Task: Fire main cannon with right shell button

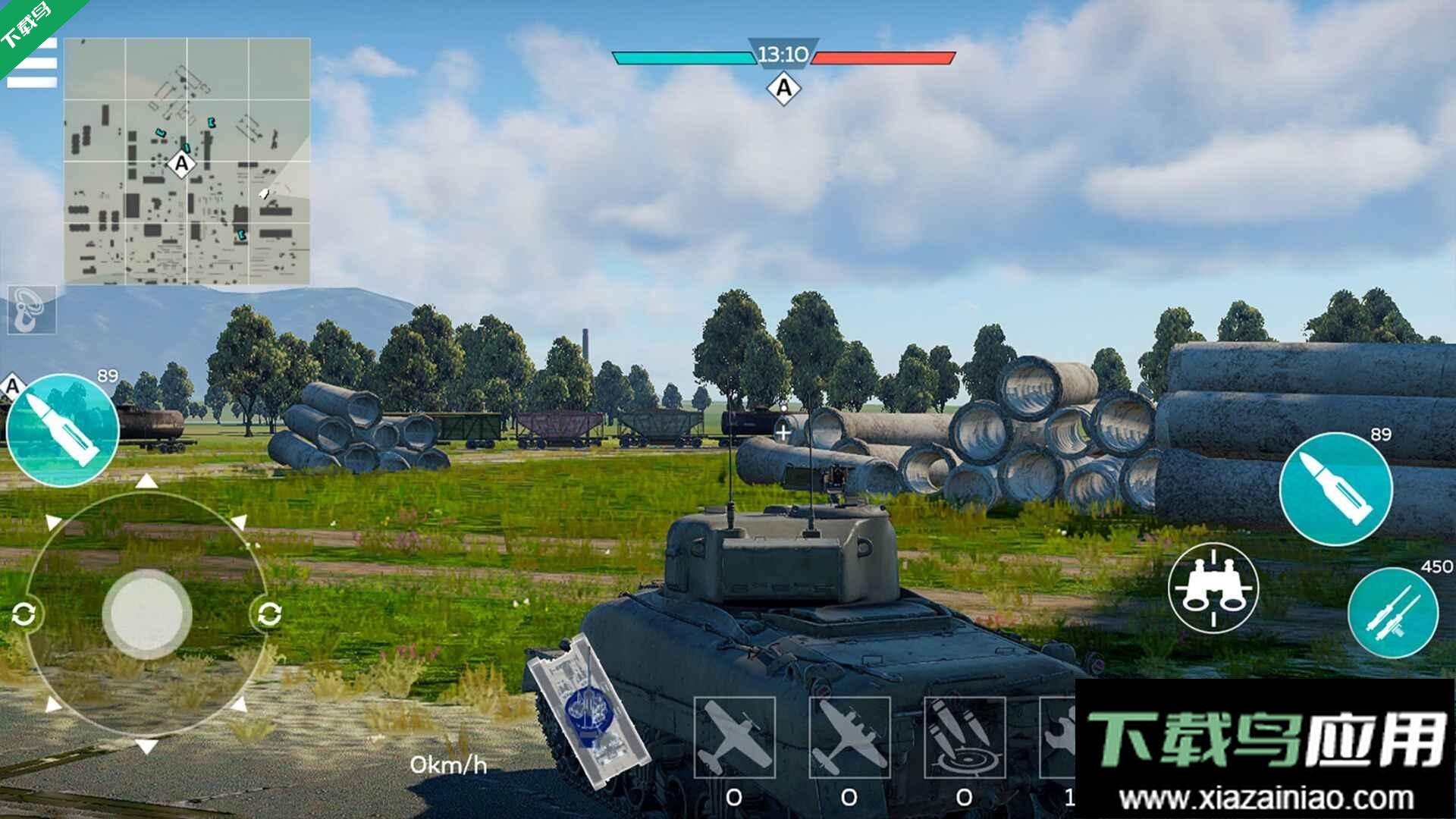Action: pos(1335,489)
